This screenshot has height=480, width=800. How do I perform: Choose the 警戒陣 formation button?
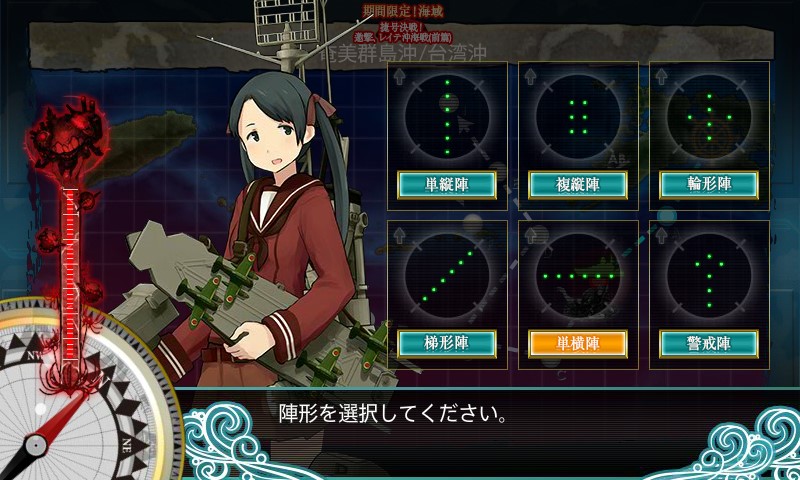[x=709, y=344]
